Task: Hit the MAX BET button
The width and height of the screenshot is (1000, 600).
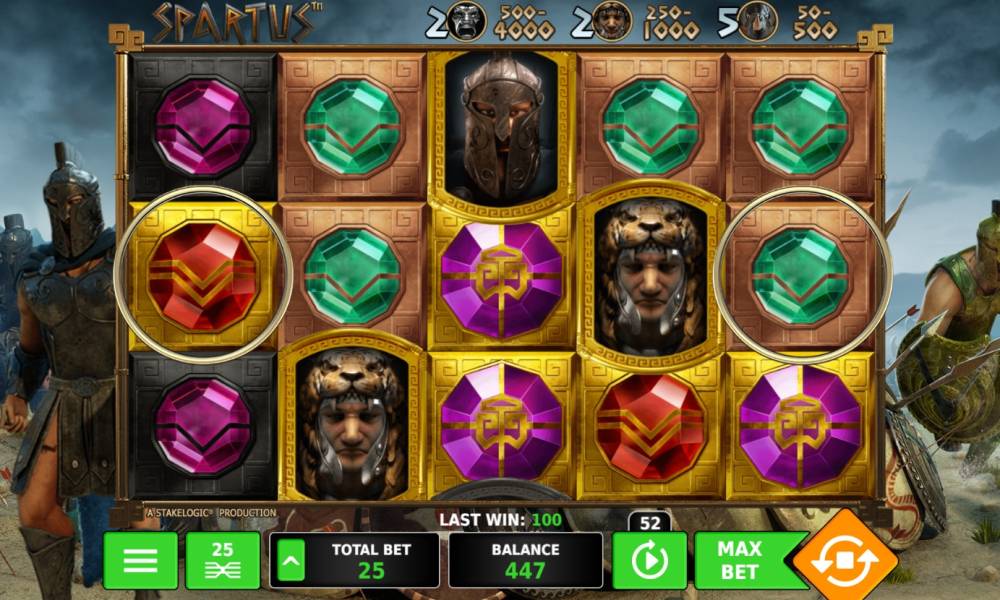Action: point(740,560)
